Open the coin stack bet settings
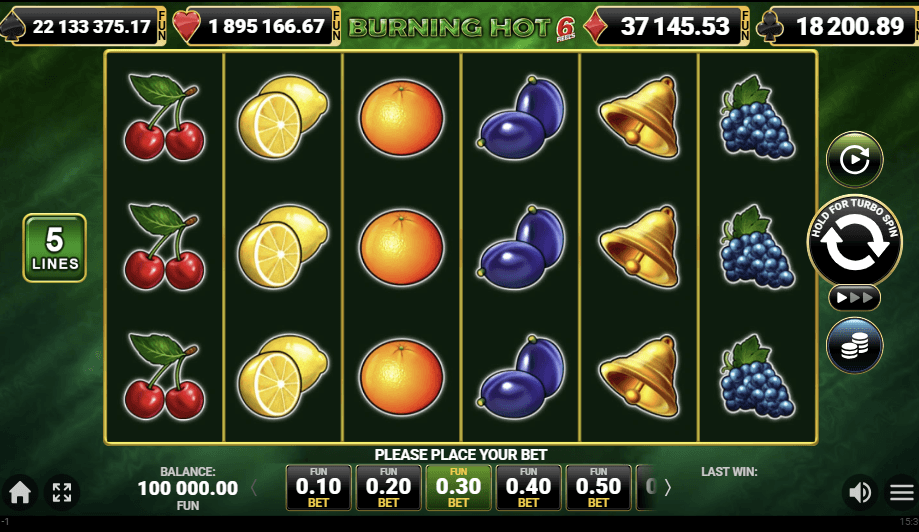 click(854, 345)
